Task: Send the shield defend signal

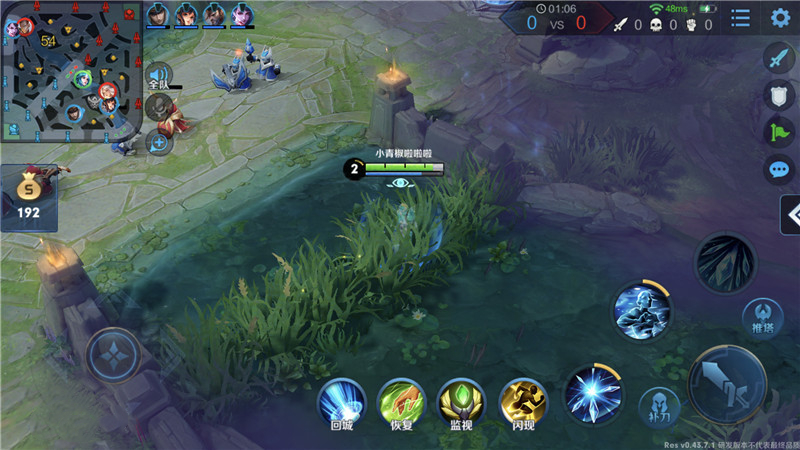Action: (x=779, y=95)
